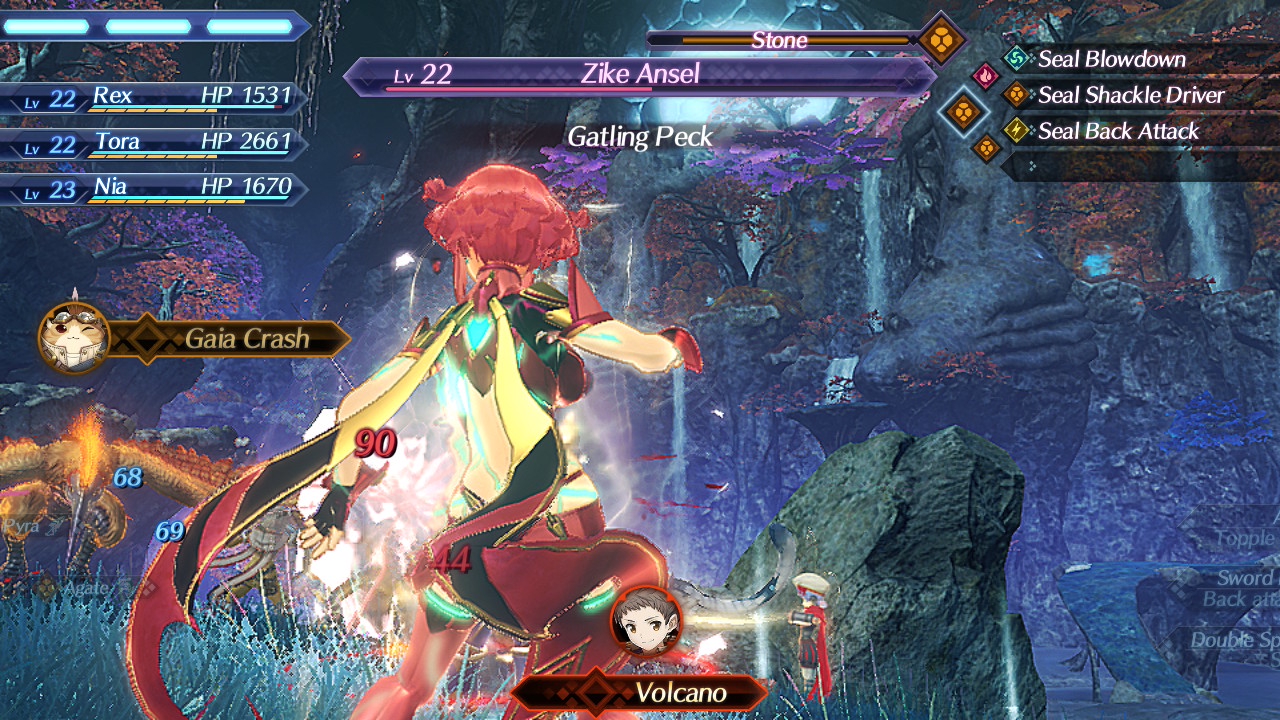Activate the Gaia Crash special banner
The height and width of the screenshot is (720, 1280).
point(245,339)
